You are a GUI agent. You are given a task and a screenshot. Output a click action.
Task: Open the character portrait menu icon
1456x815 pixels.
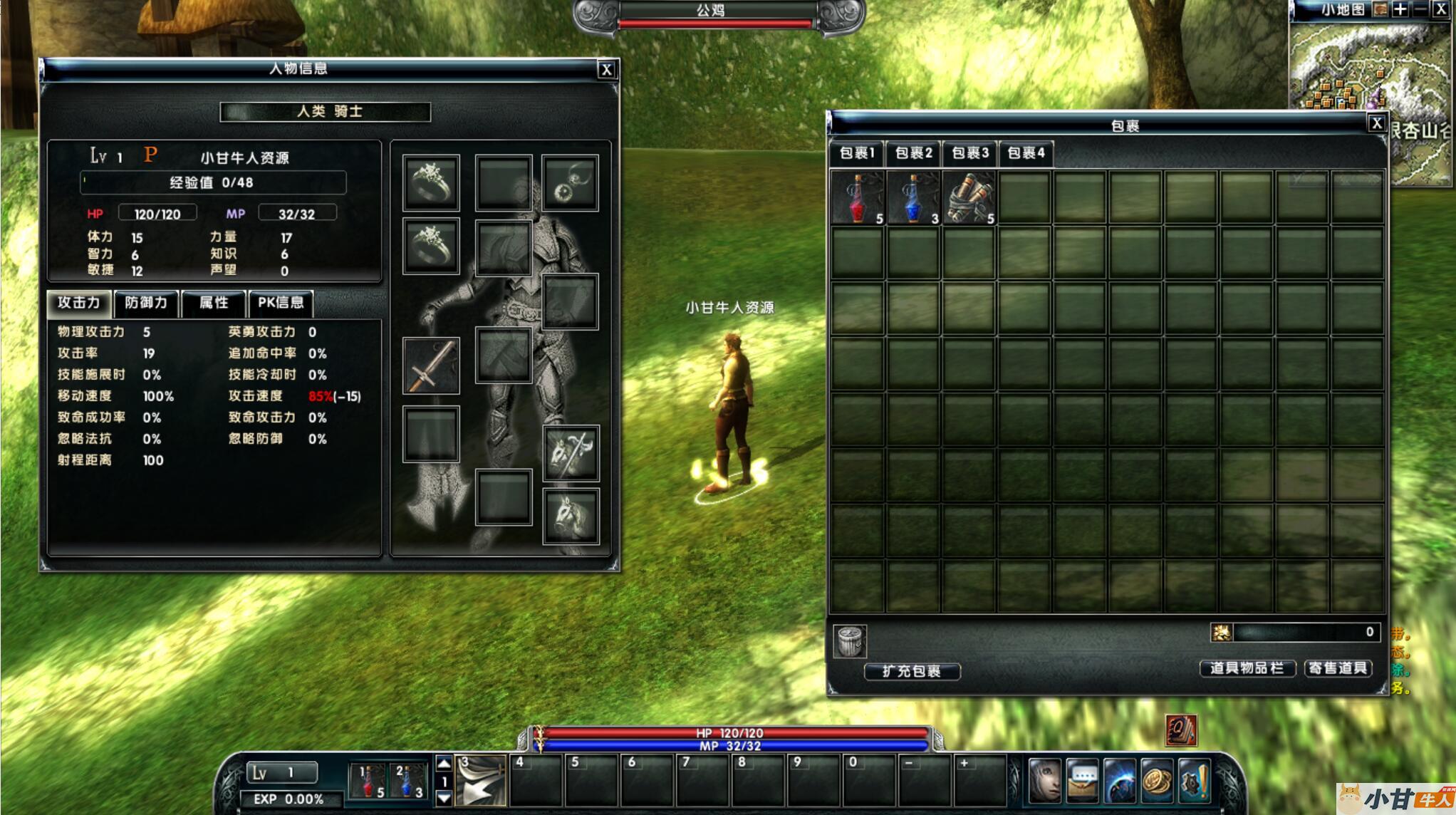[1045, 780]
